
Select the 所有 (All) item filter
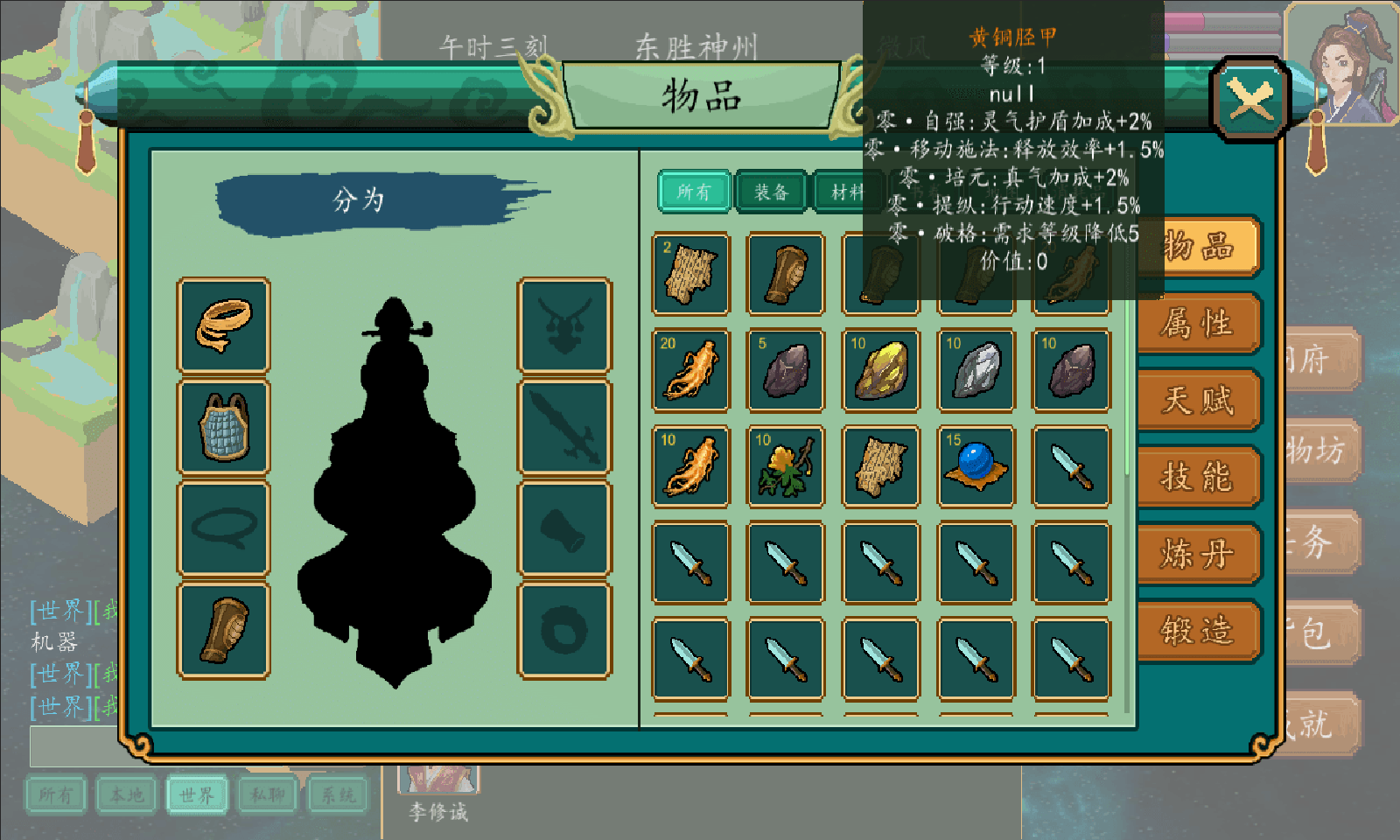click(693, 190)
